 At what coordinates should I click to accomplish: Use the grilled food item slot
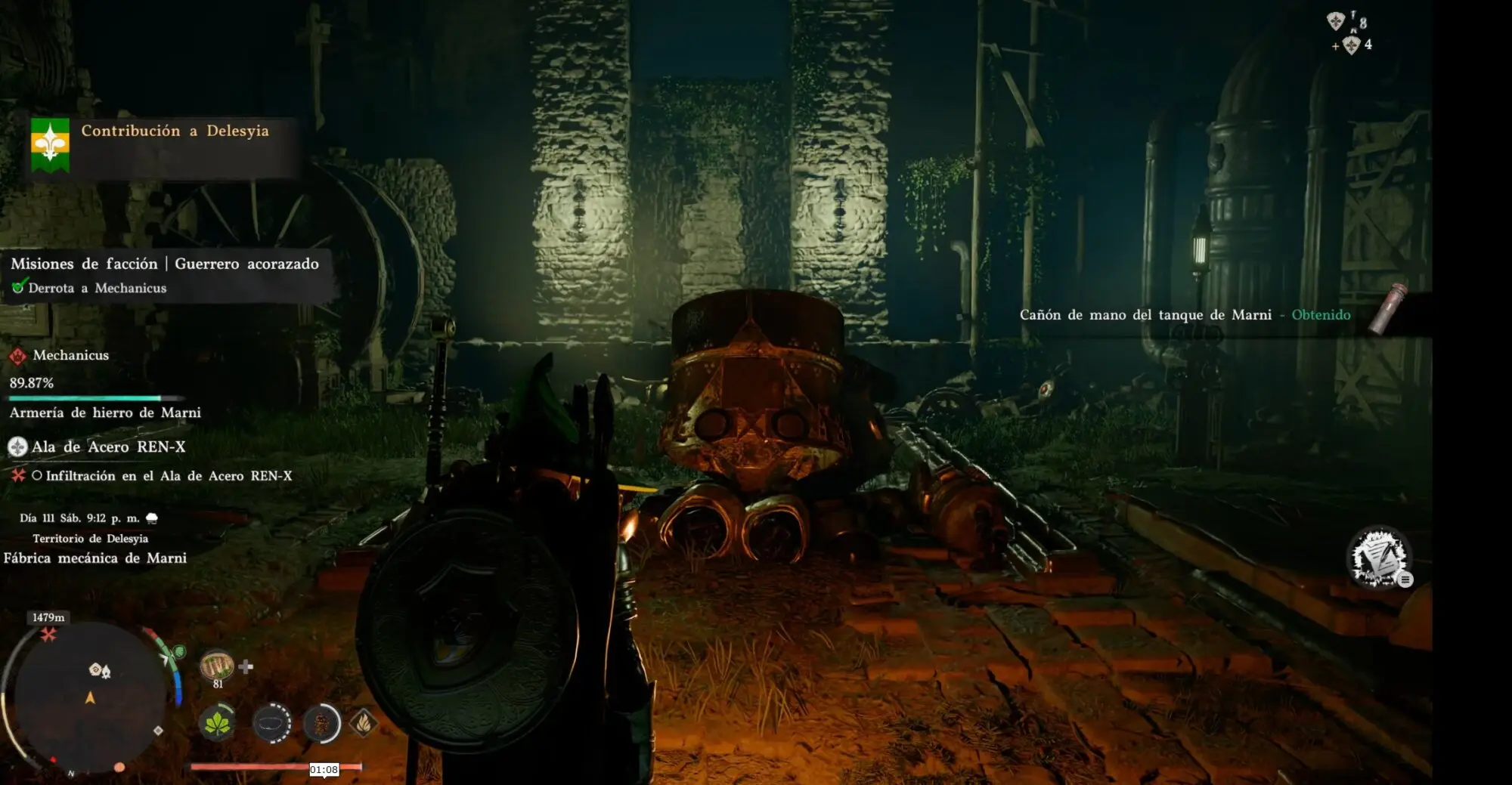pos(217,666)
